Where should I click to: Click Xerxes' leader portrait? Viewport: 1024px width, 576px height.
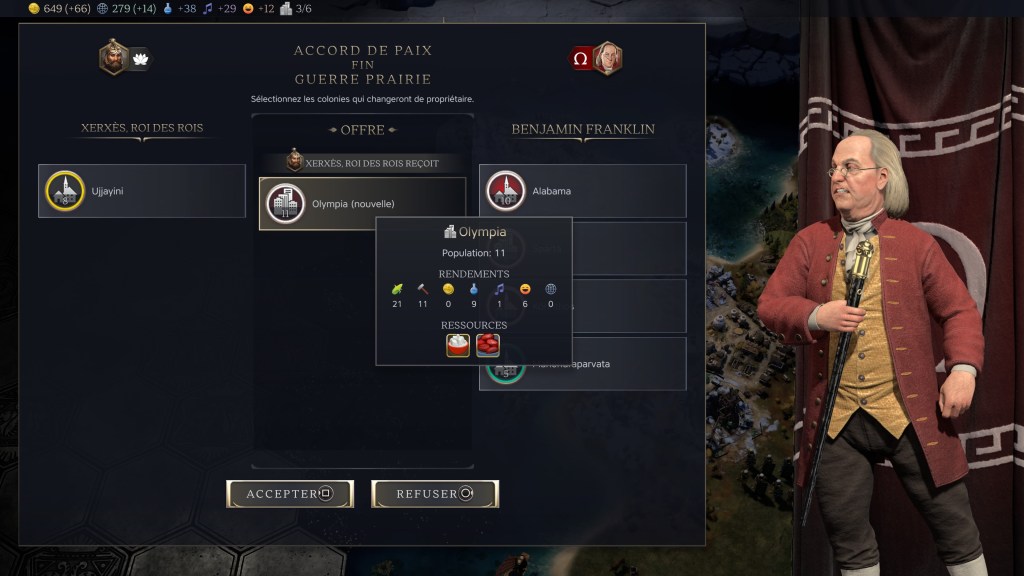[x=113, y=57]
